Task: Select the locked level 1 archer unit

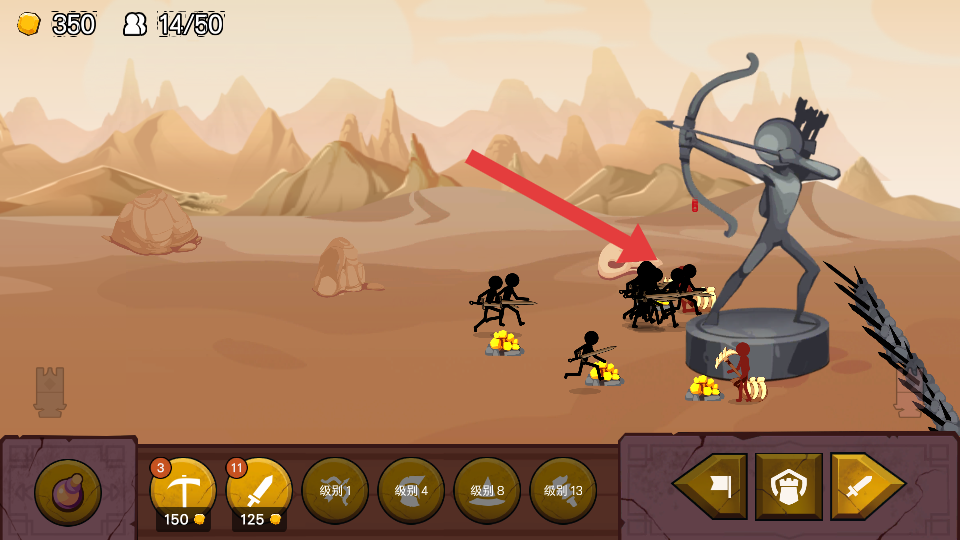Action: tap(335, 490)
